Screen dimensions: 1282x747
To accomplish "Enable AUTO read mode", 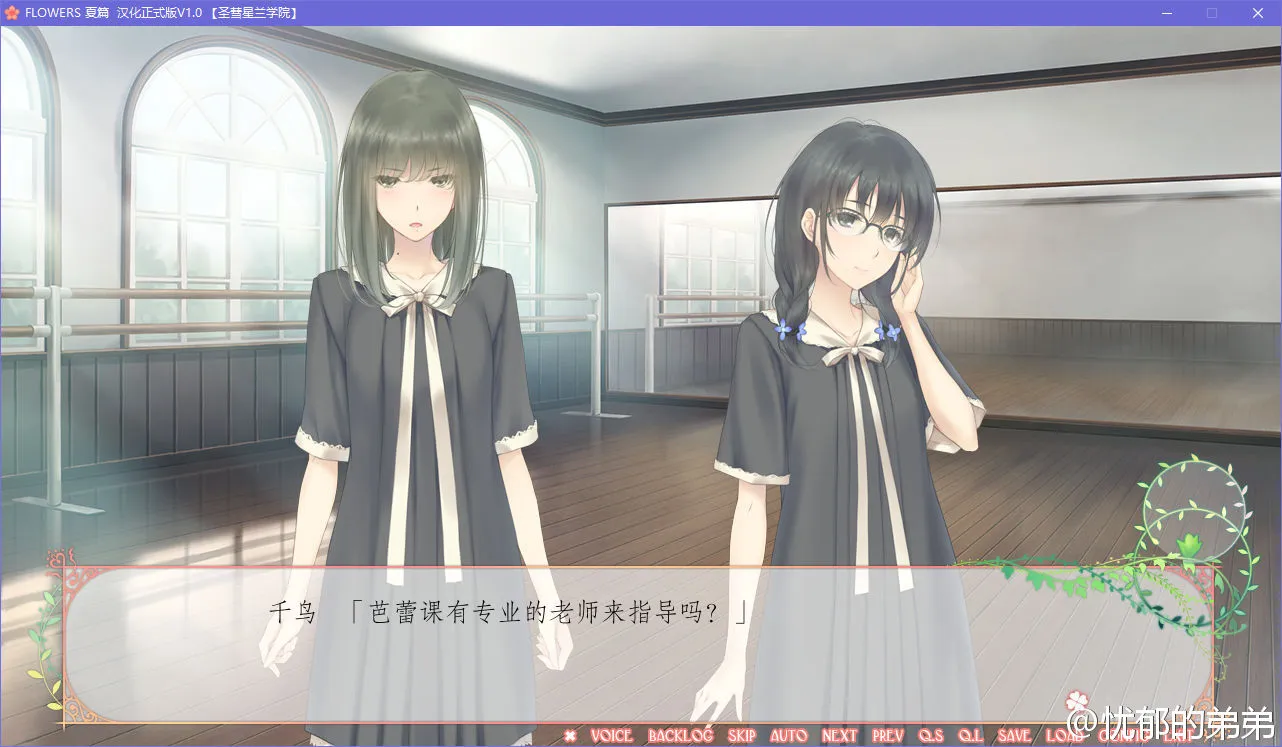I will (789, 736).
